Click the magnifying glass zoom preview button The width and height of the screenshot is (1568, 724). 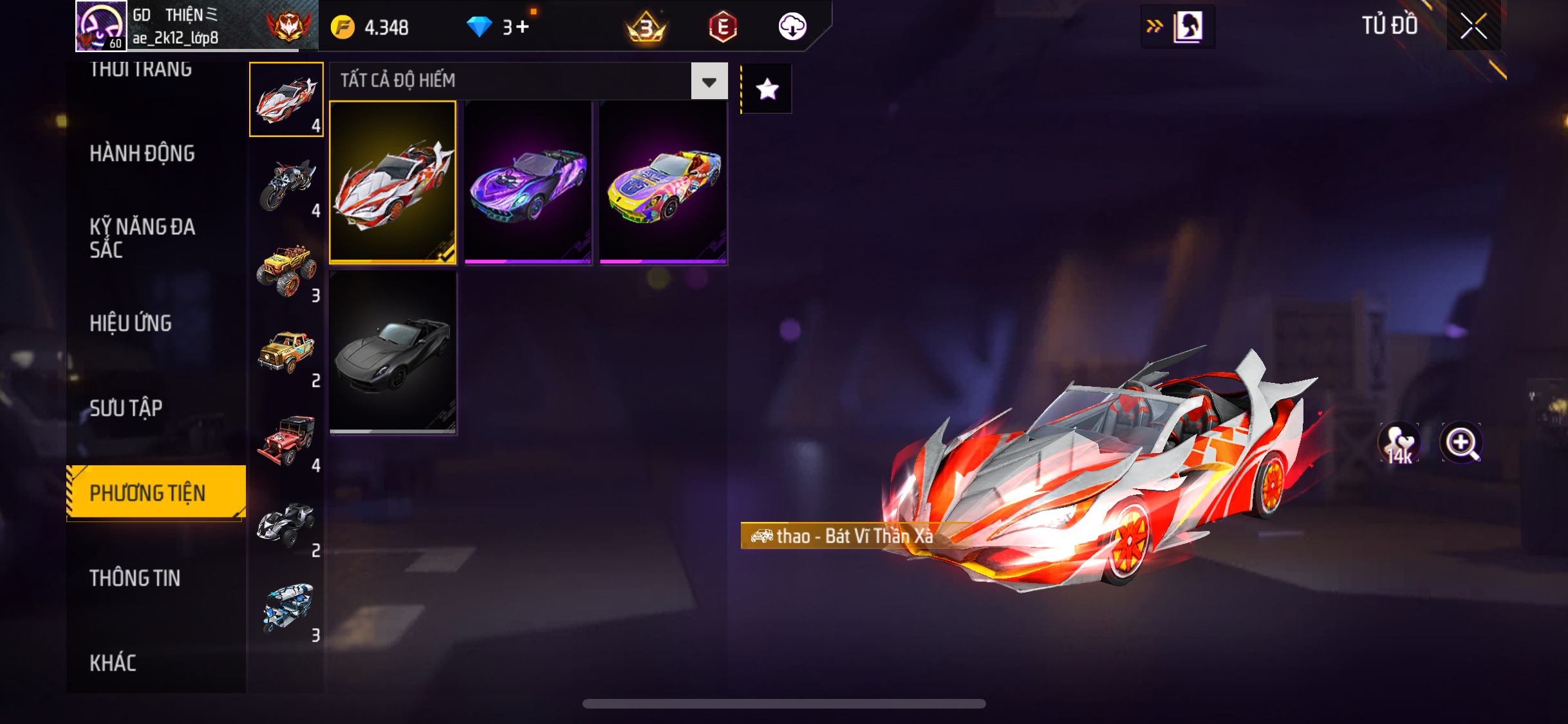pyautogui.click(x=1461, y=443)
